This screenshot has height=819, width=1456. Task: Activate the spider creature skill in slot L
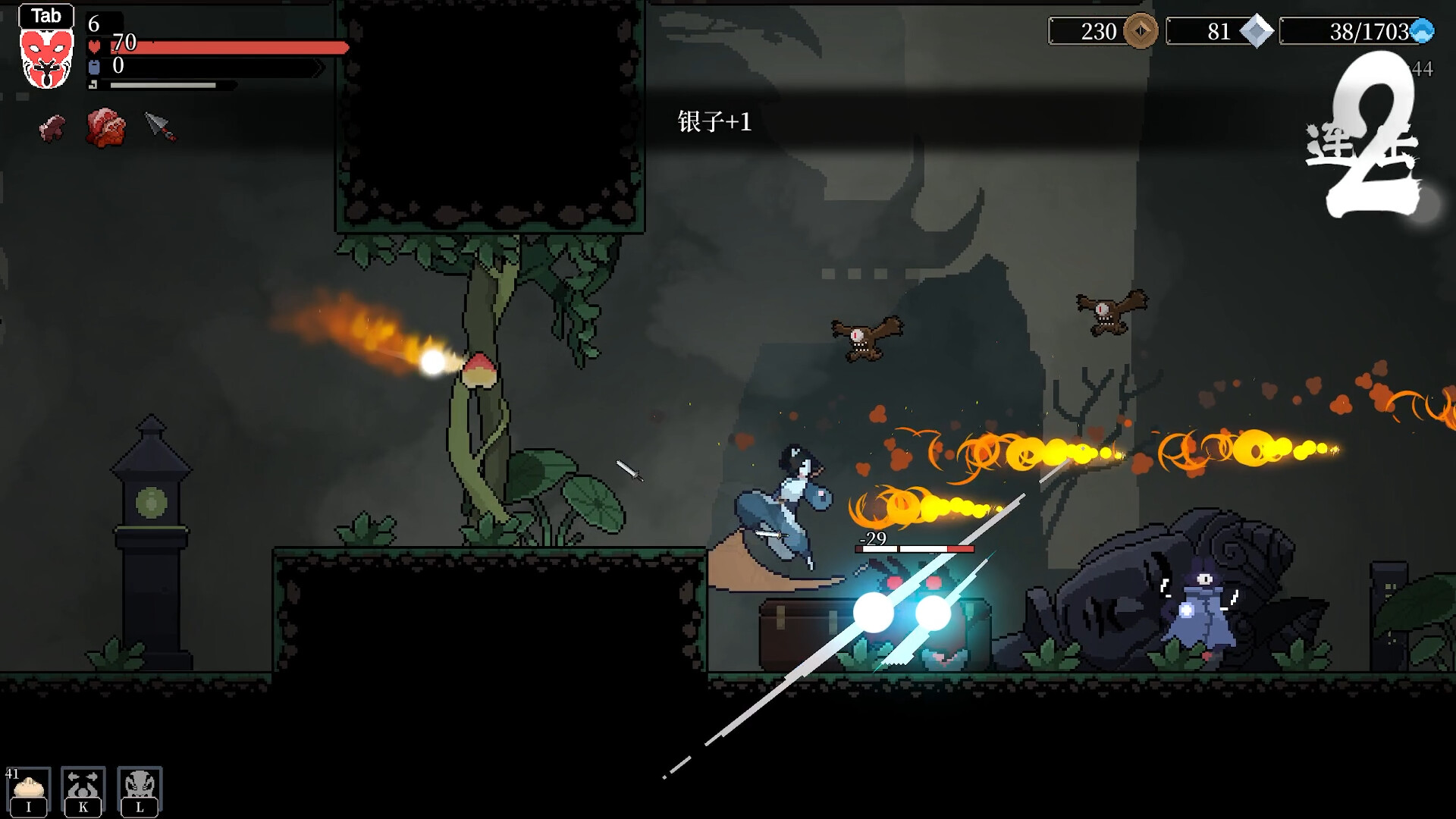click(x=140, y=783)
